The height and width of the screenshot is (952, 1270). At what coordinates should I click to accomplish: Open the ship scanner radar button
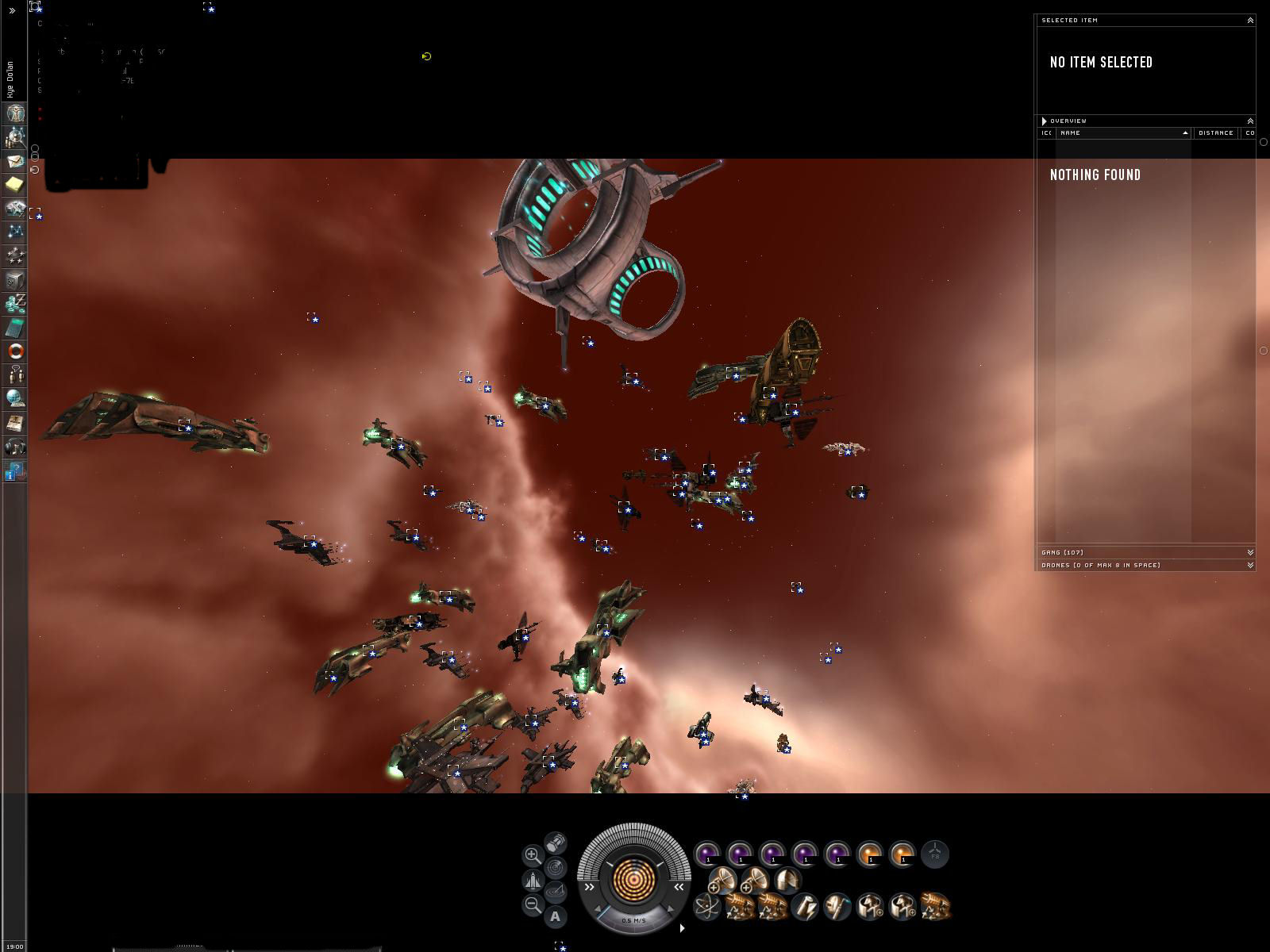[556, 867]
